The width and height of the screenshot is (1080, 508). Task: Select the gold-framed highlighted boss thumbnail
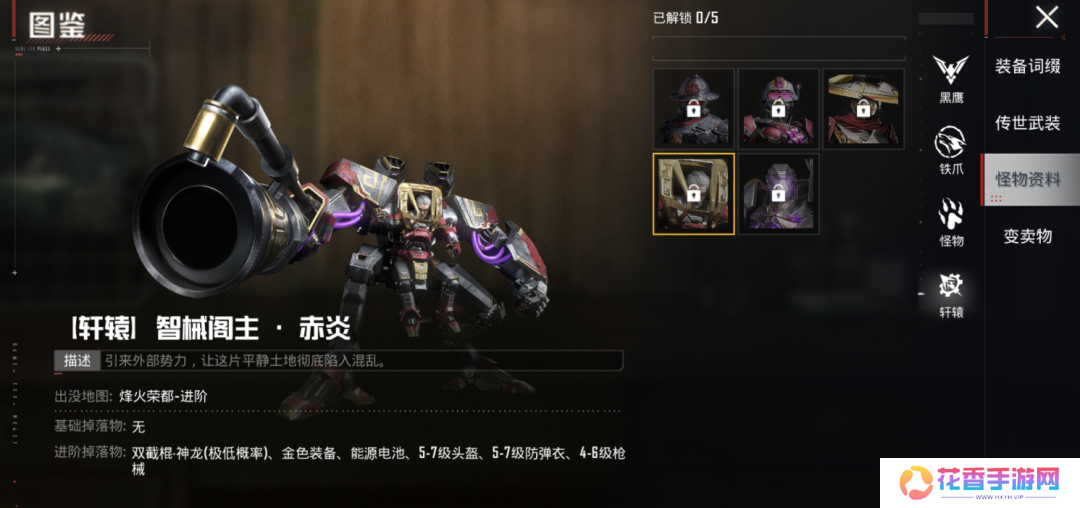pyautogui.click(x=693, y=194)
